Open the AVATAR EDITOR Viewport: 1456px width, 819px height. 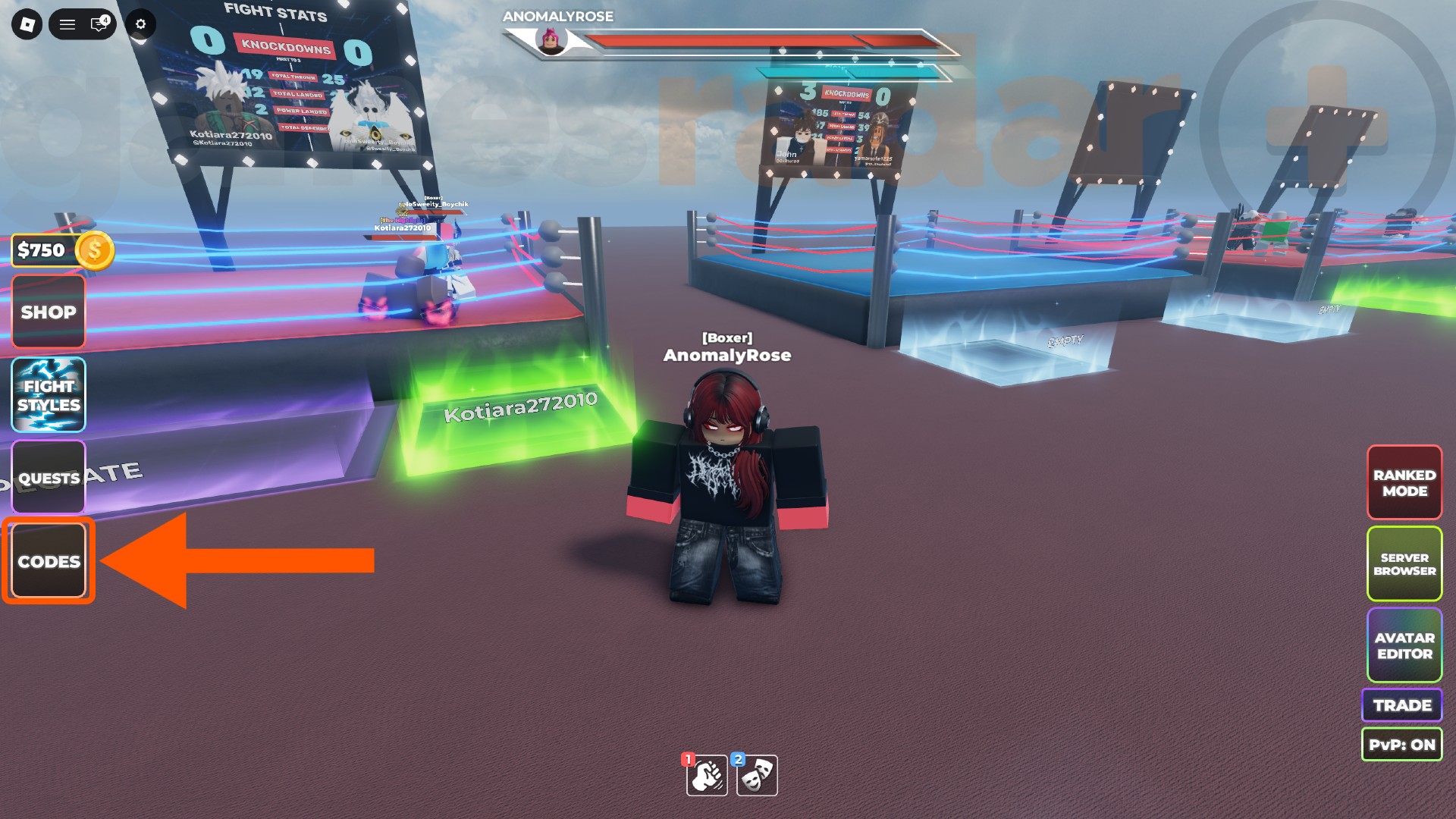click(x=1404, y=645)
